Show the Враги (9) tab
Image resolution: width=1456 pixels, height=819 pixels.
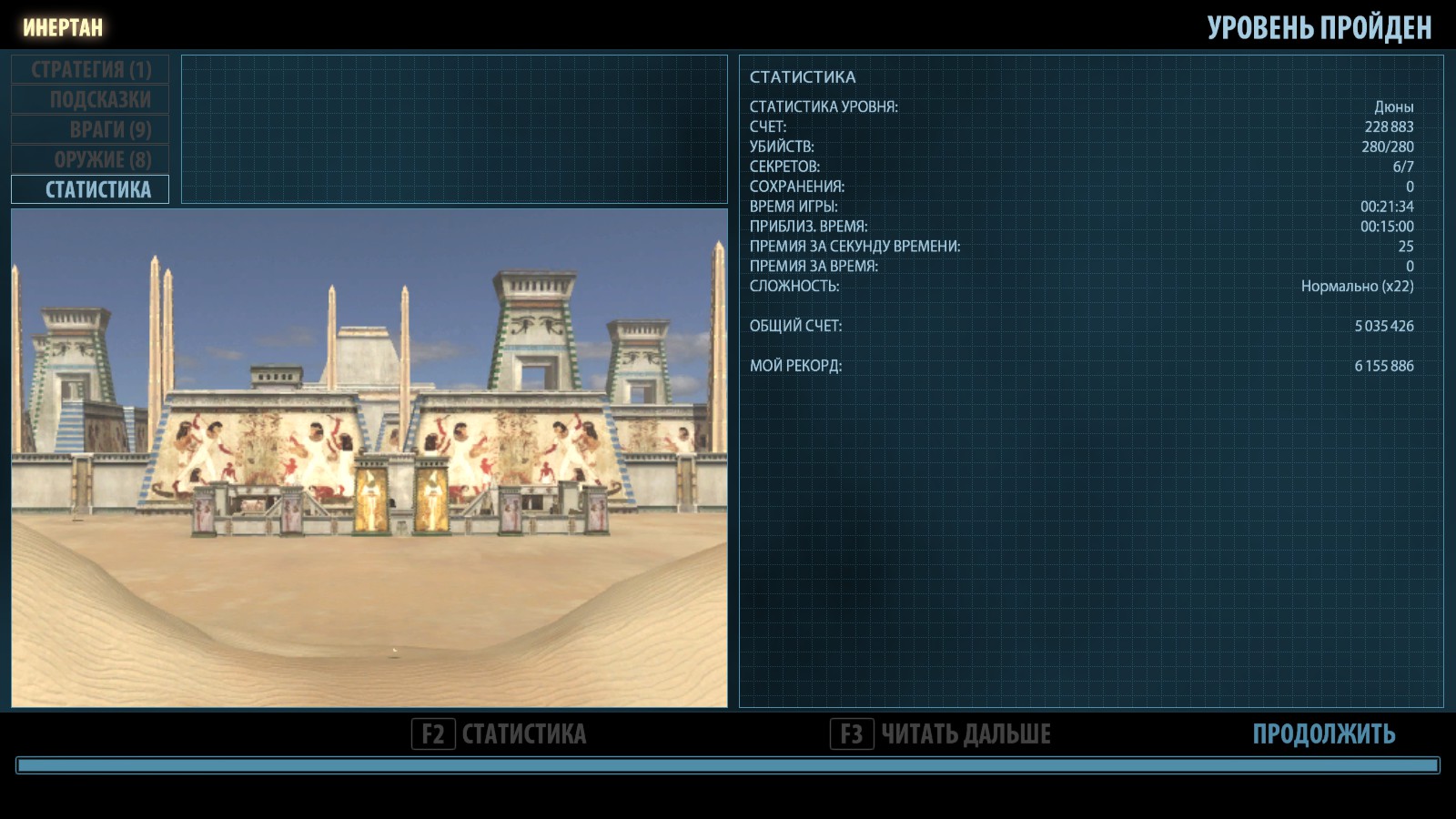pos(90,129)
